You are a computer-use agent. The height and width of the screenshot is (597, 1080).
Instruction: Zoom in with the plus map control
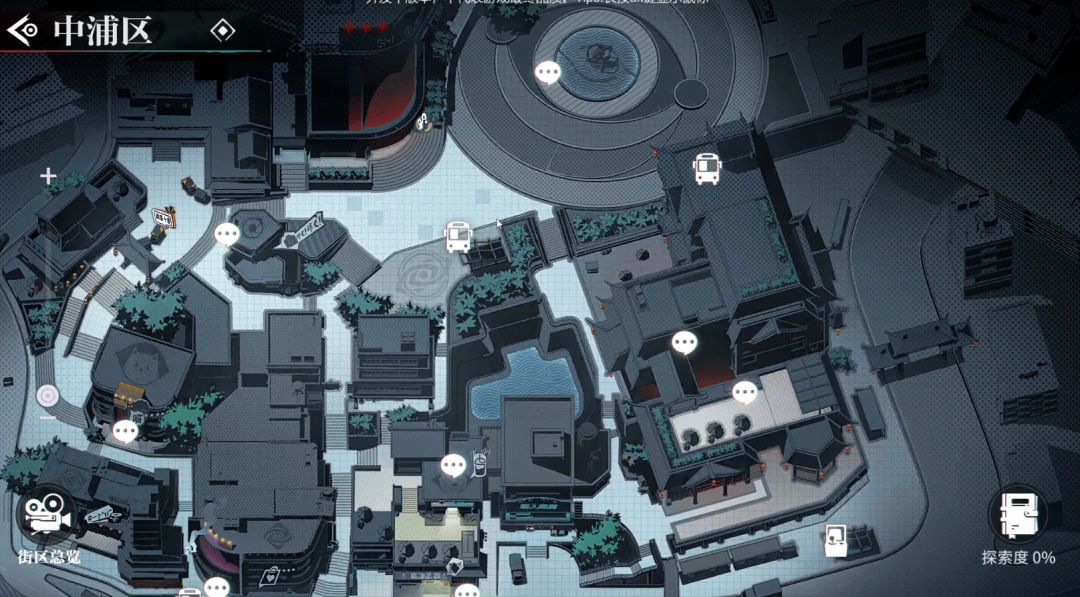[x=48, y=177]
